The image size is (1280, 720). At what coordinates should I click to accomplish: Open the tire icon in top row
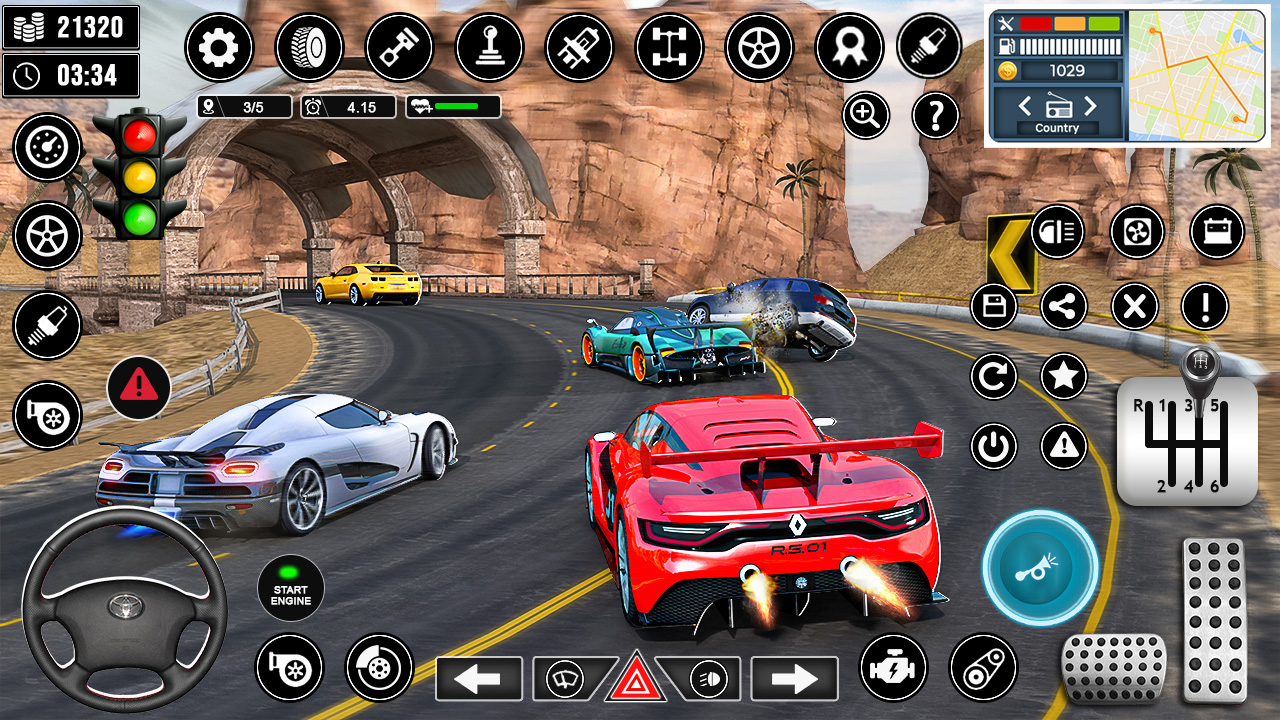[309, 47]
